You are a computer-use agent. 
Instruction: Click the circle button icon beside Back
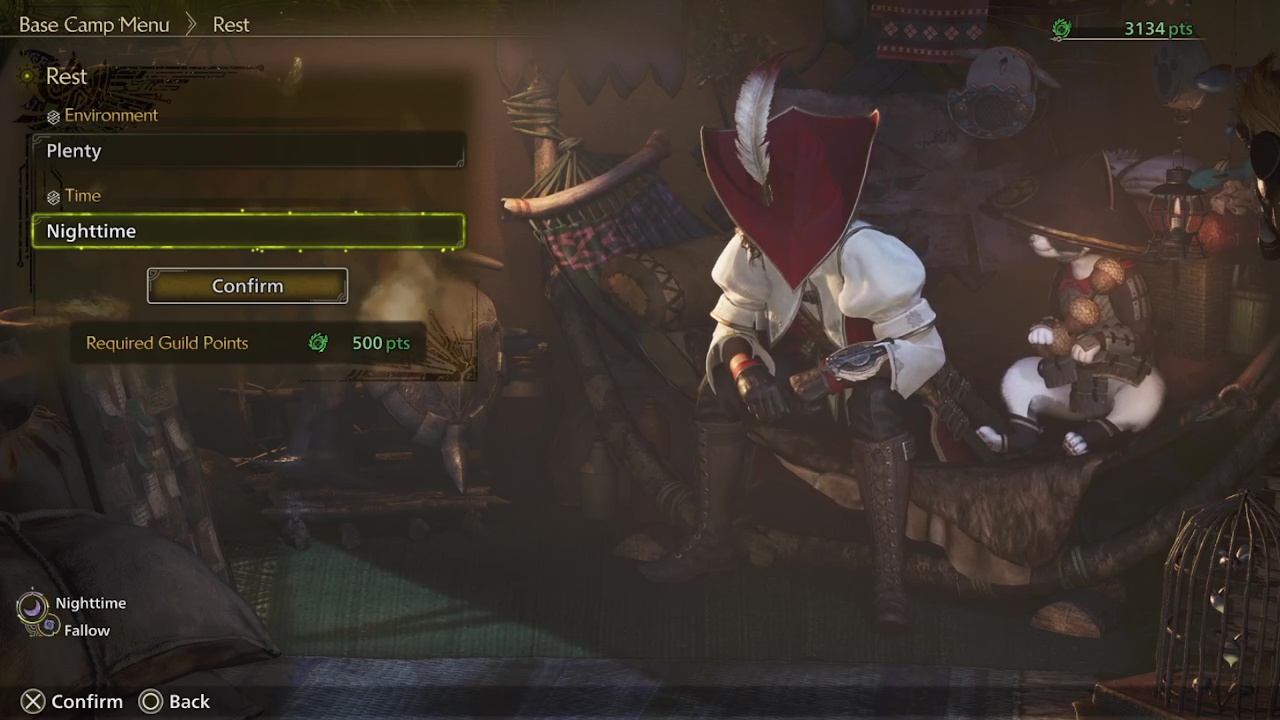(150, 701)
